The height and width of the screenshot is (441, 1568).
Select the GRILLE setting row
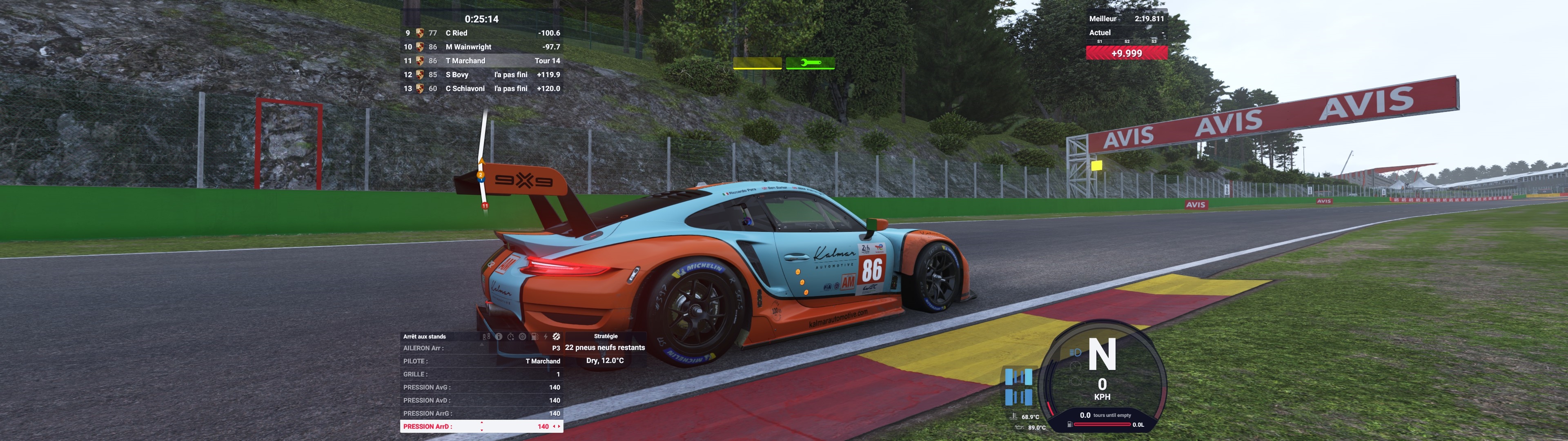click(x=481, y=374)
